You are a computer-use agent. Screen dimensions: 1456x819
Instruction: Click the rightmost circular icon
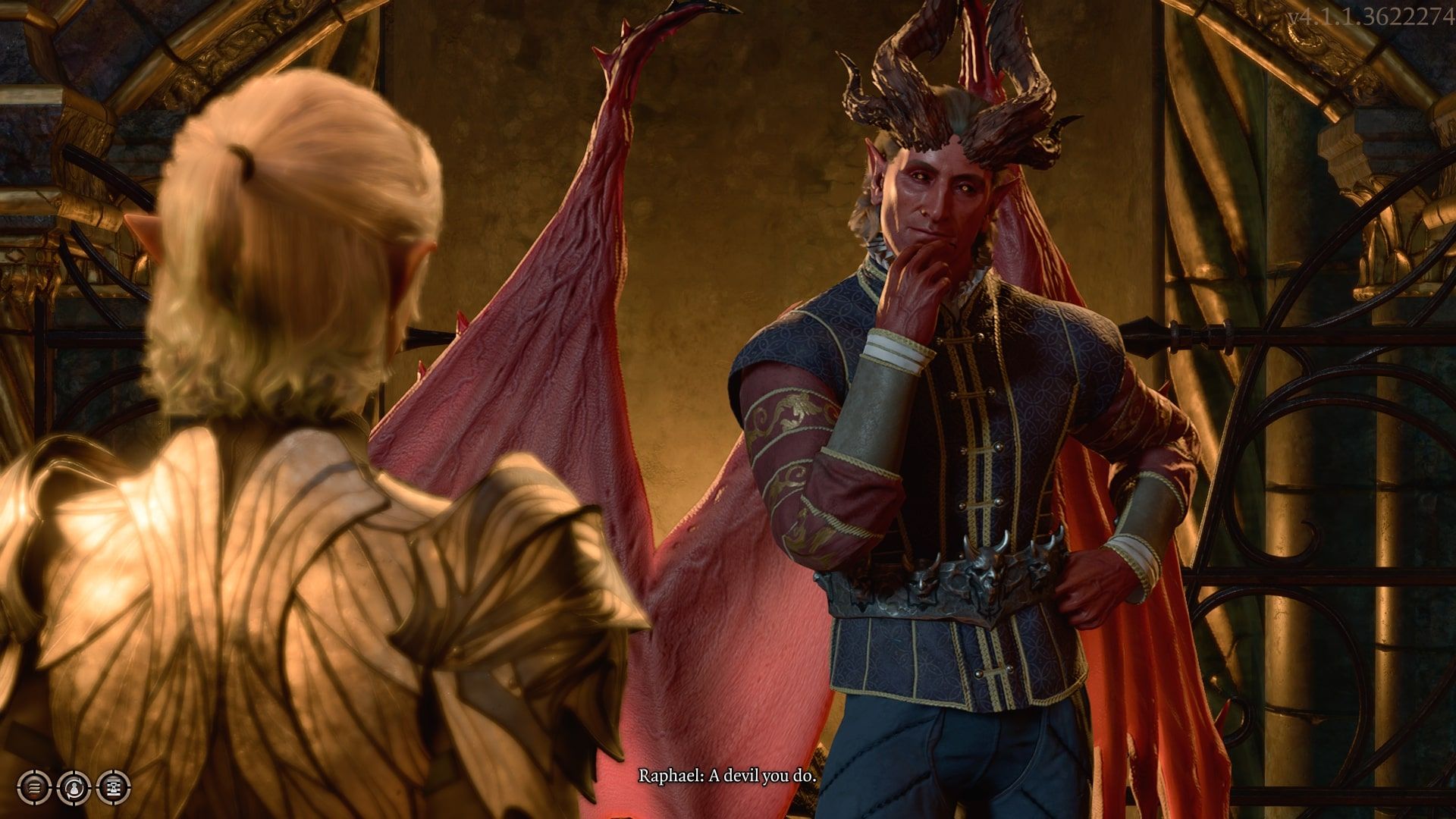coord(114,787)
